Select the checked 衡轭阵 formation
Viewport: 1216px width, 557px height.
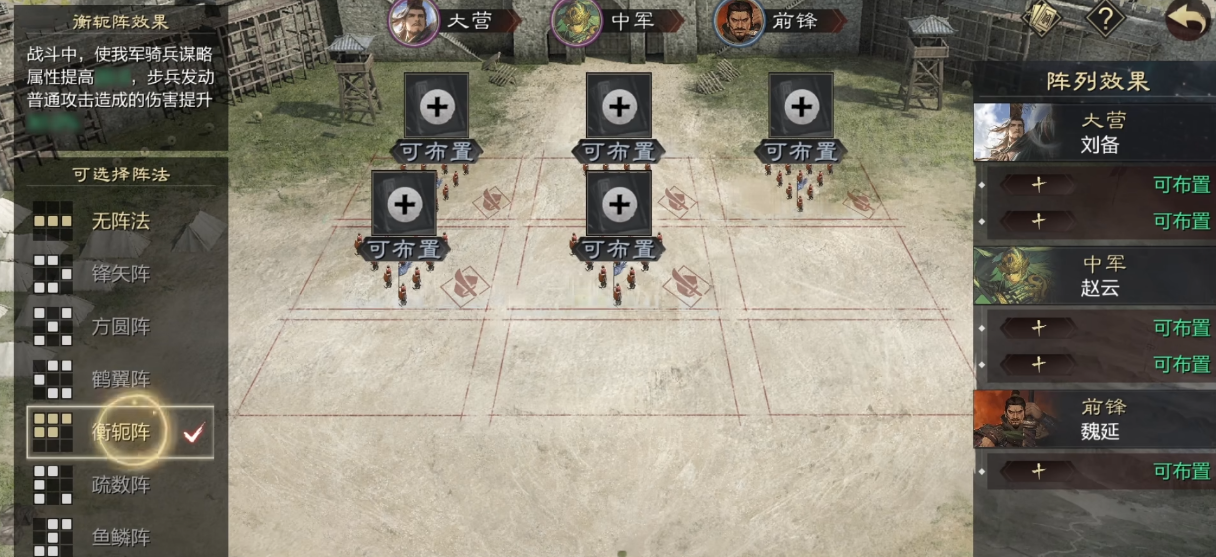(x=120, y=432)
